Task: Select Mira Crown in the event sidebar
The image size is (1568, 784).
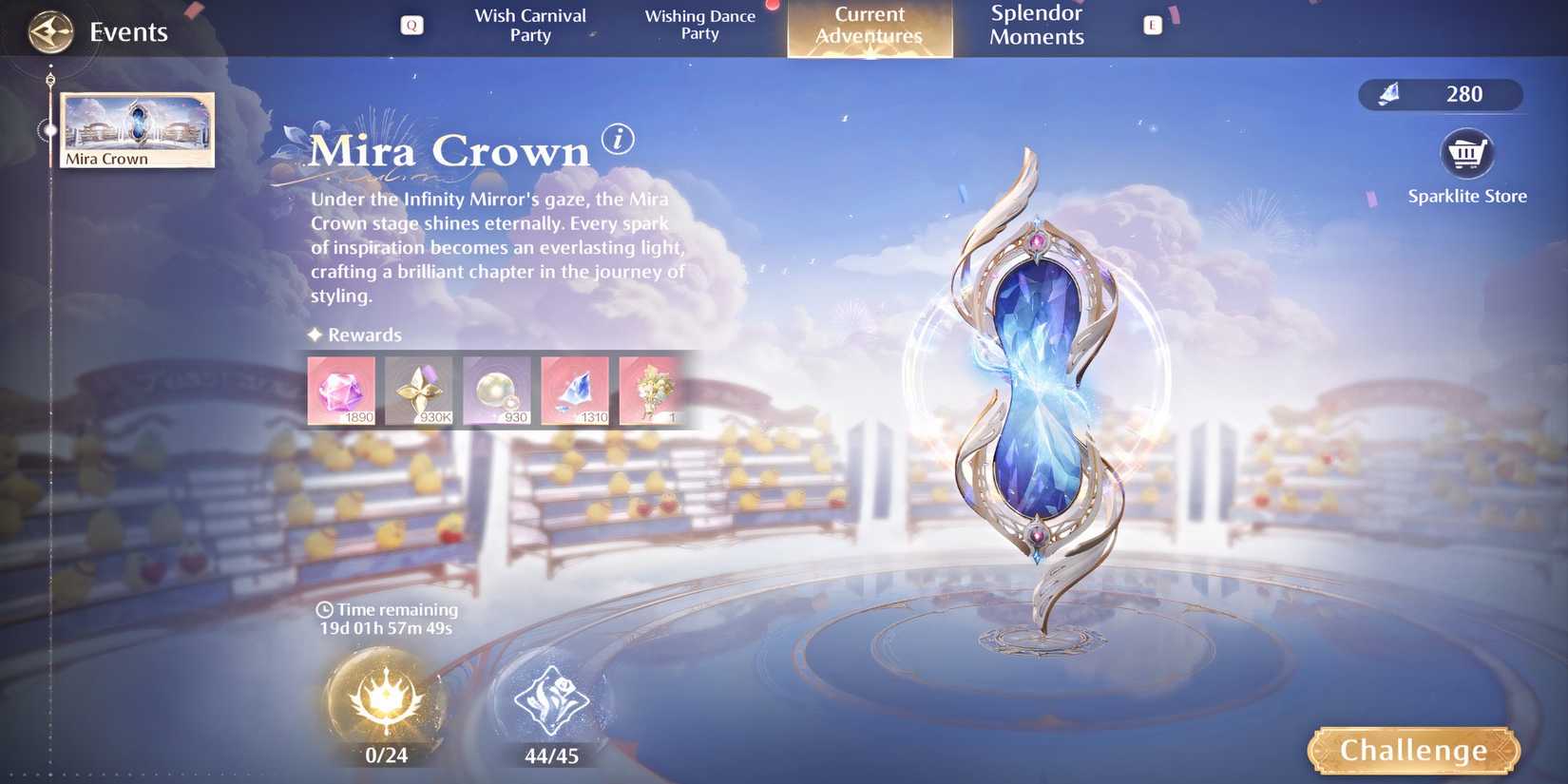Action: (136, 128)
